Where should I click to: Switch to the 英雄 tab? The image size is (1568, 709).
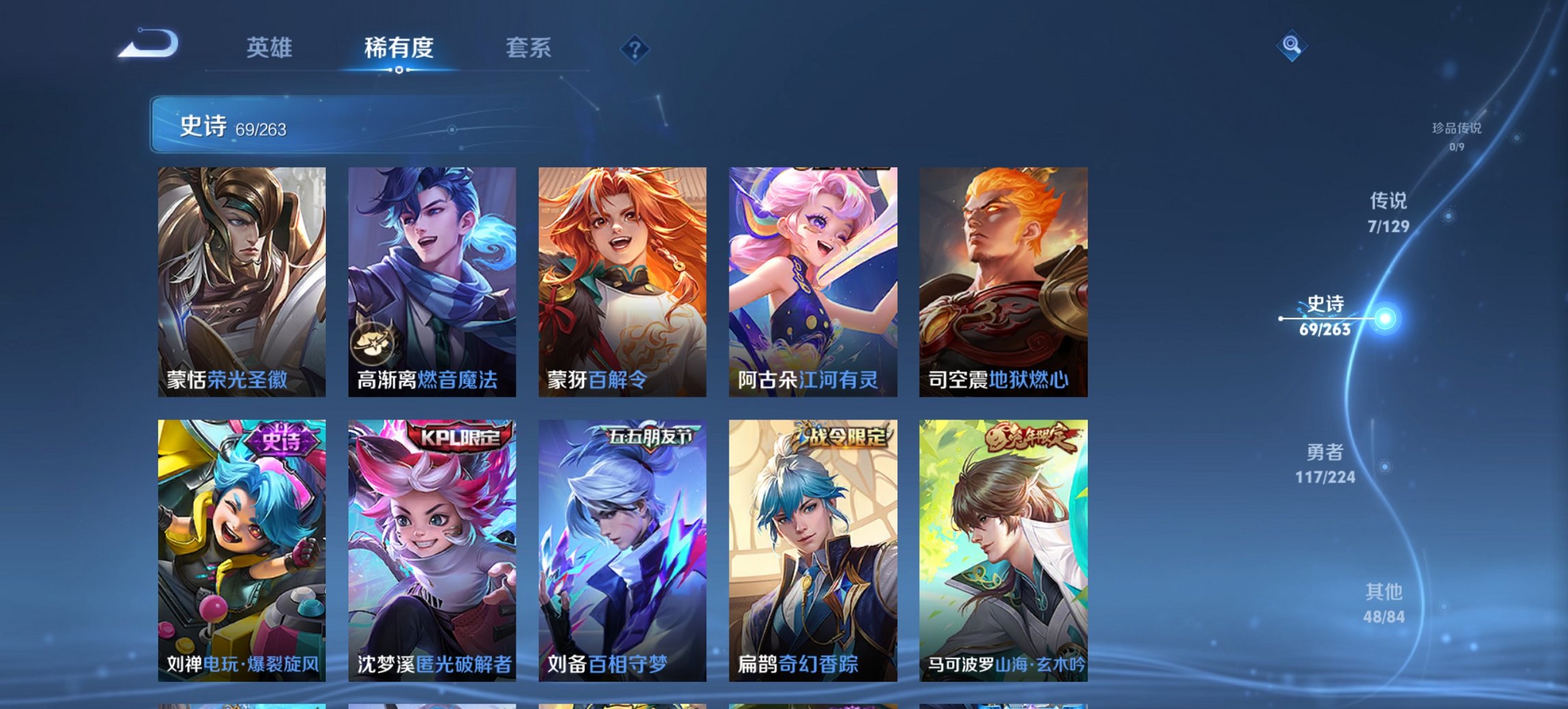click(271, 49)
